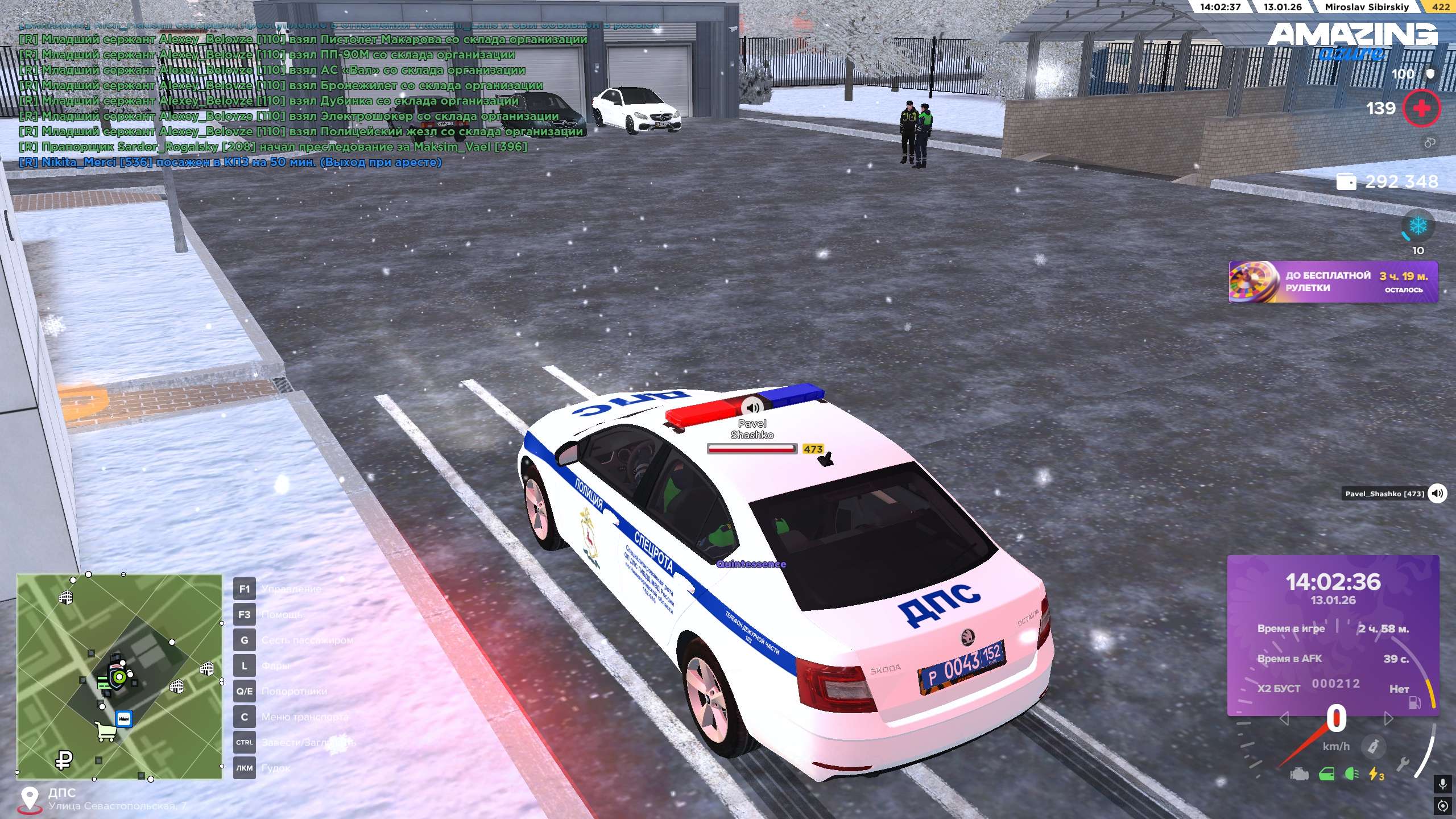This screenshot has height=819, width=1456.
Task: Click the circular refresh icon below microphone
Action: tap(1442, 805)
